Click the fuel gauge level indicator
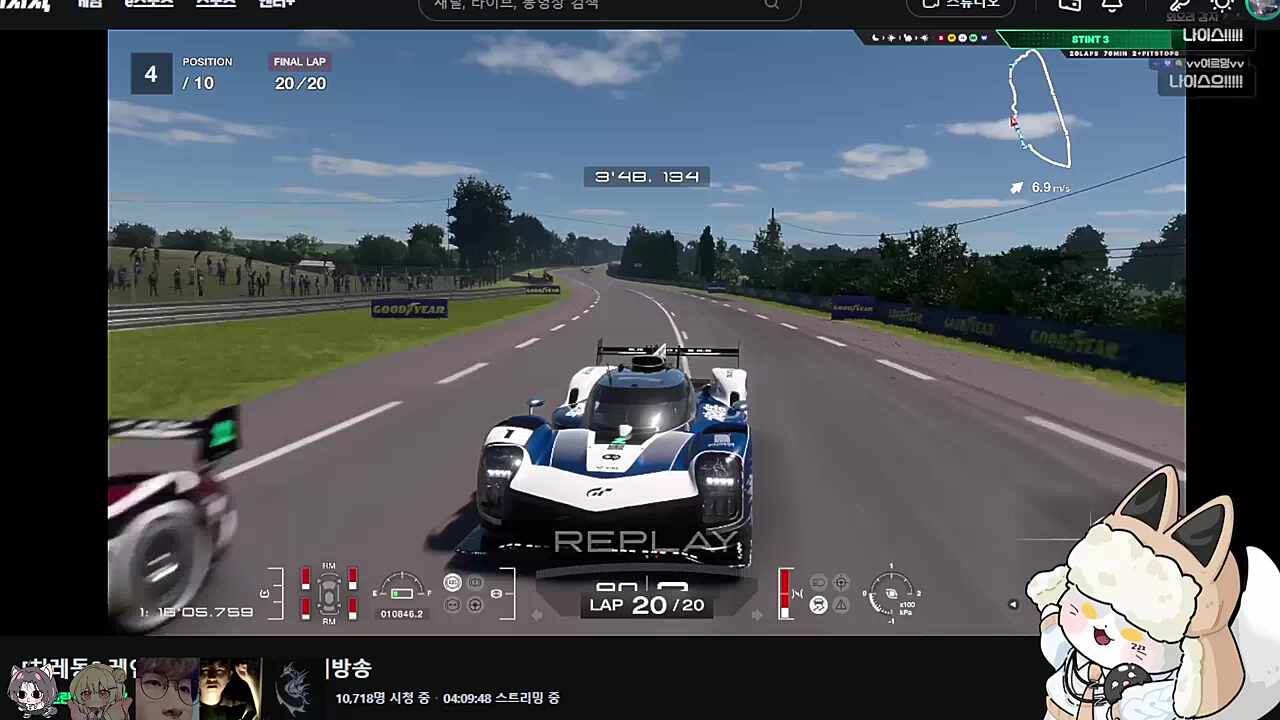 (401, 592)
